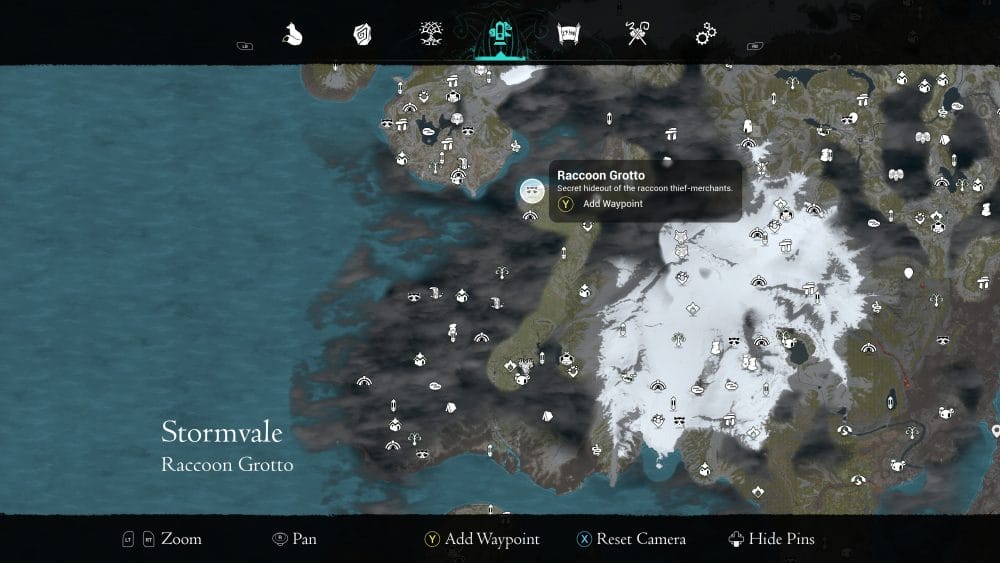Viewport: 1000px width, 563px height.
Task: Switch to the rune stone tab
Action: click(x=362, y=36)
